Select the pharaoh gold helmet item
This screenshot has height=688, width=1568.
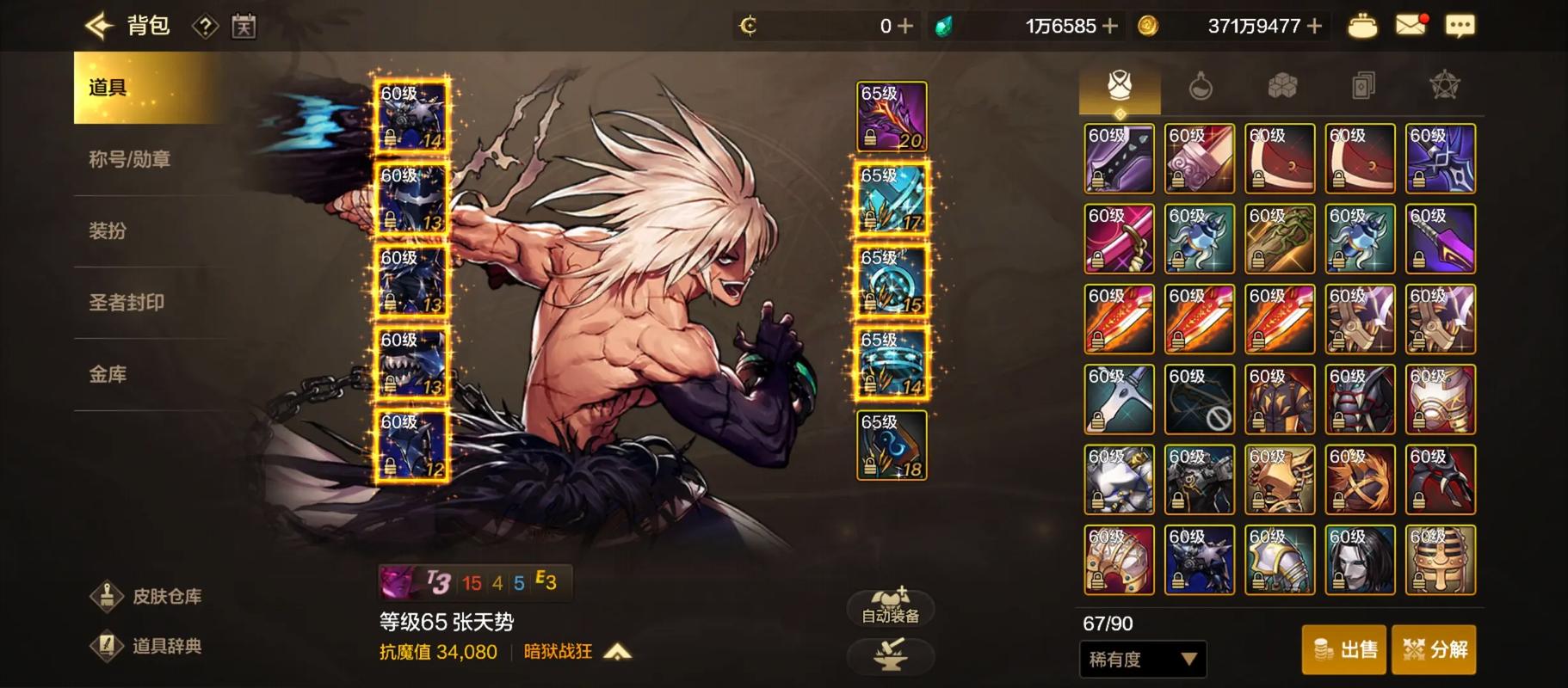(1441, 560)
